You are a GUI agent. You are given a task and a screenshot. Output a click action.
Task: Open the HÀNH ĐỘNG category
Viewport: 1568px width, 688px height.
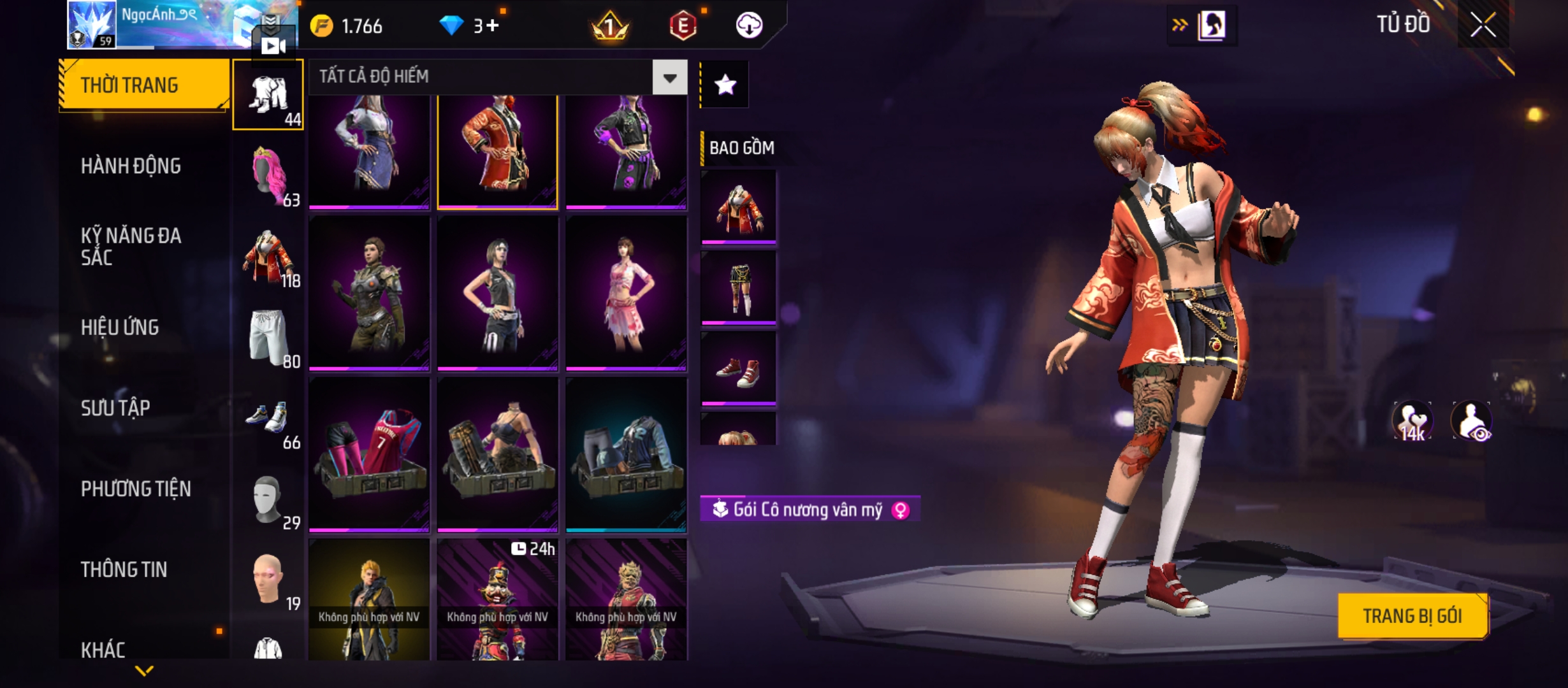pyautogui.click(x=131, y=166)
